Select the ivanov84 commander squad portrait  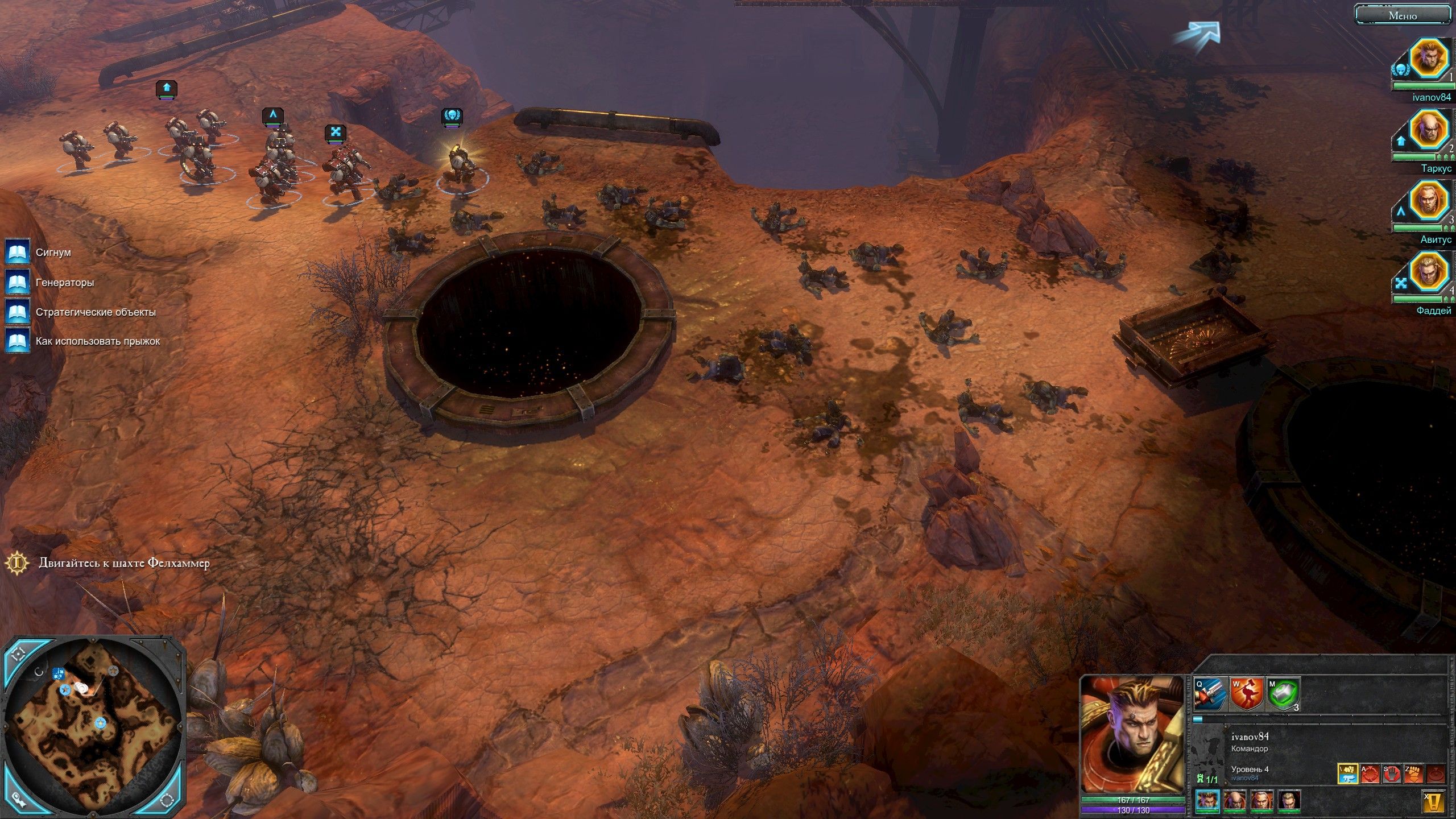click(1429, 58)
